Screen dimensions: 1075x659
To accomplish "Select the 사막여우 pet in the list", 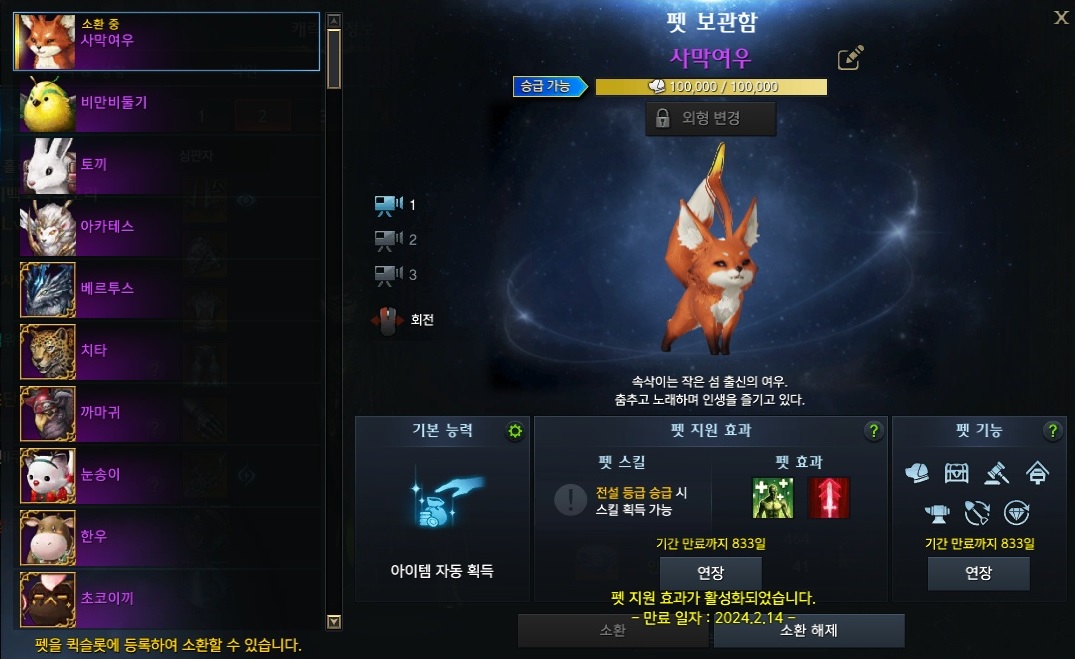I will tap(166, 41).
